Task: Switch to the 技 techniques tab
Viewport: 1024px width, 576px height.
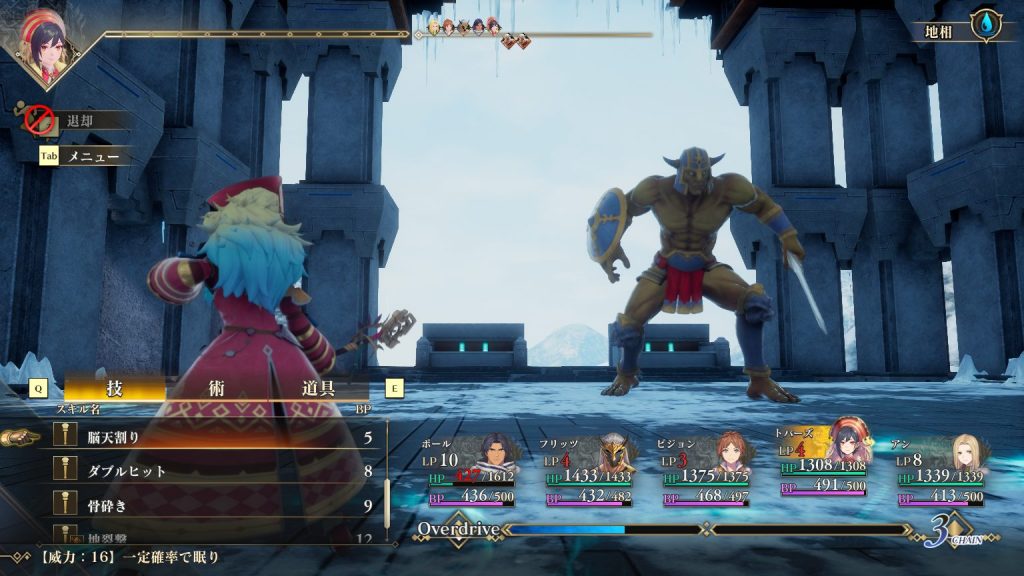Action: tap(113, 388)
